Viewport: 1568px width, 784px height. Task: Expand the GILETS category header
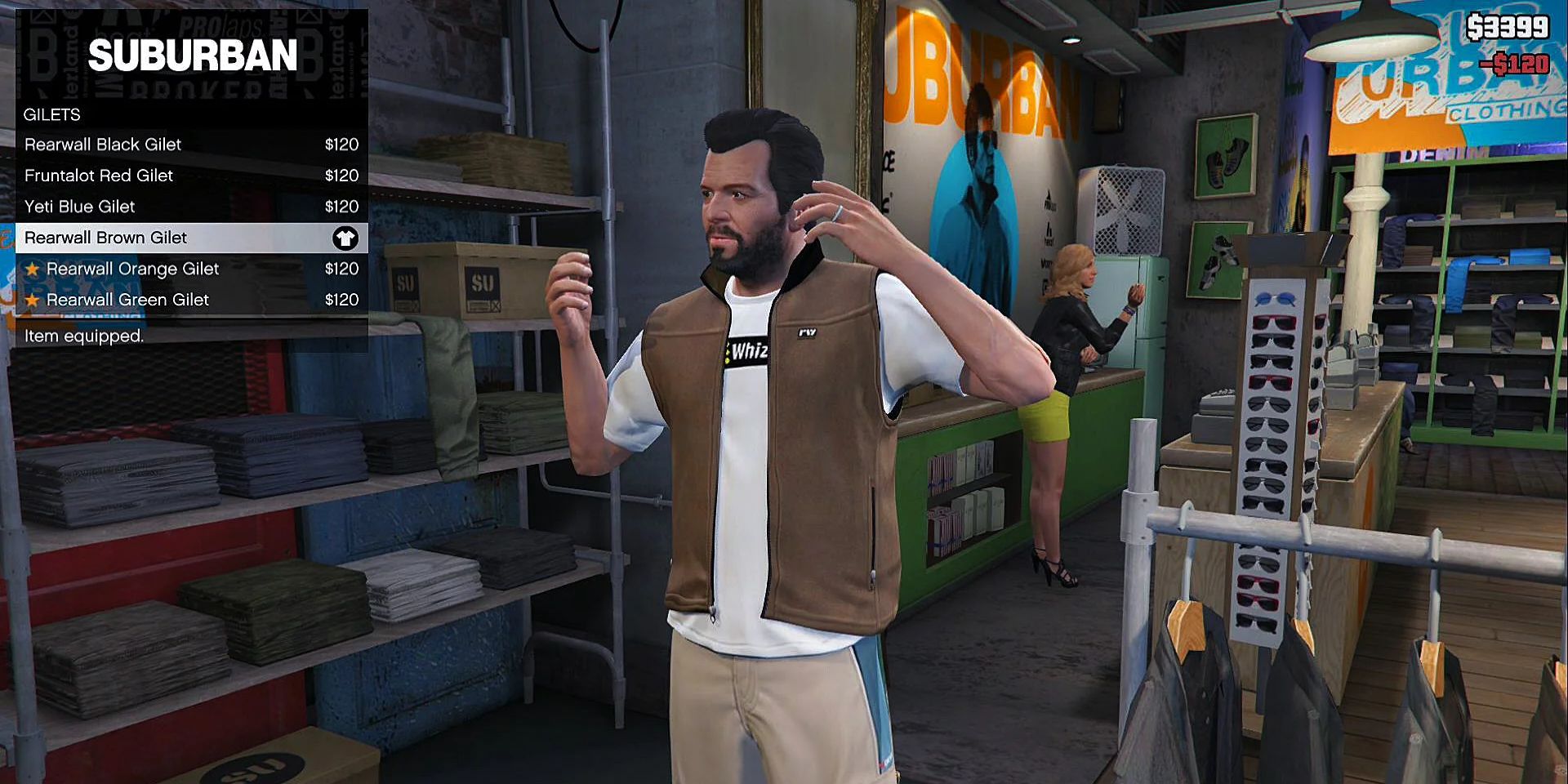pos(51,115)
